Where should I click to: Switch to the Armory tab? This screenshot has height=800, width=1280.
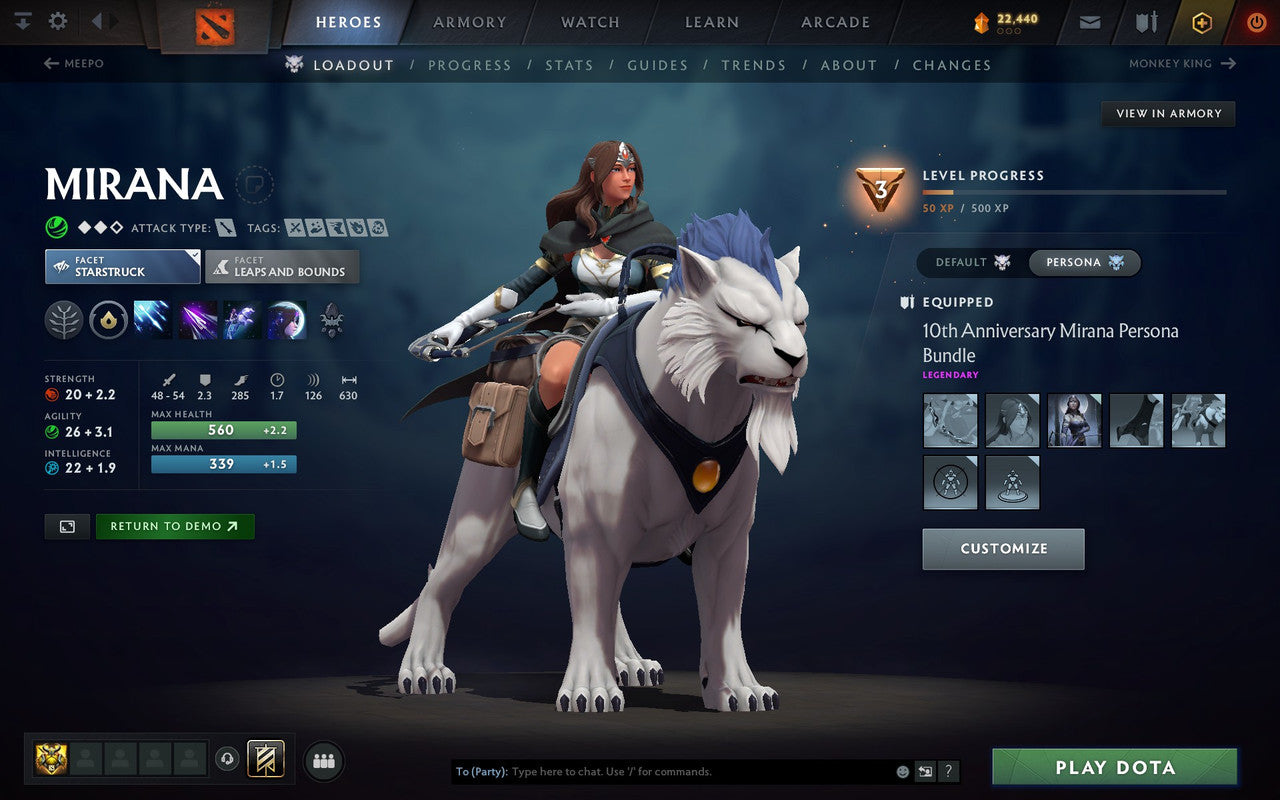(x=468, y=22)
